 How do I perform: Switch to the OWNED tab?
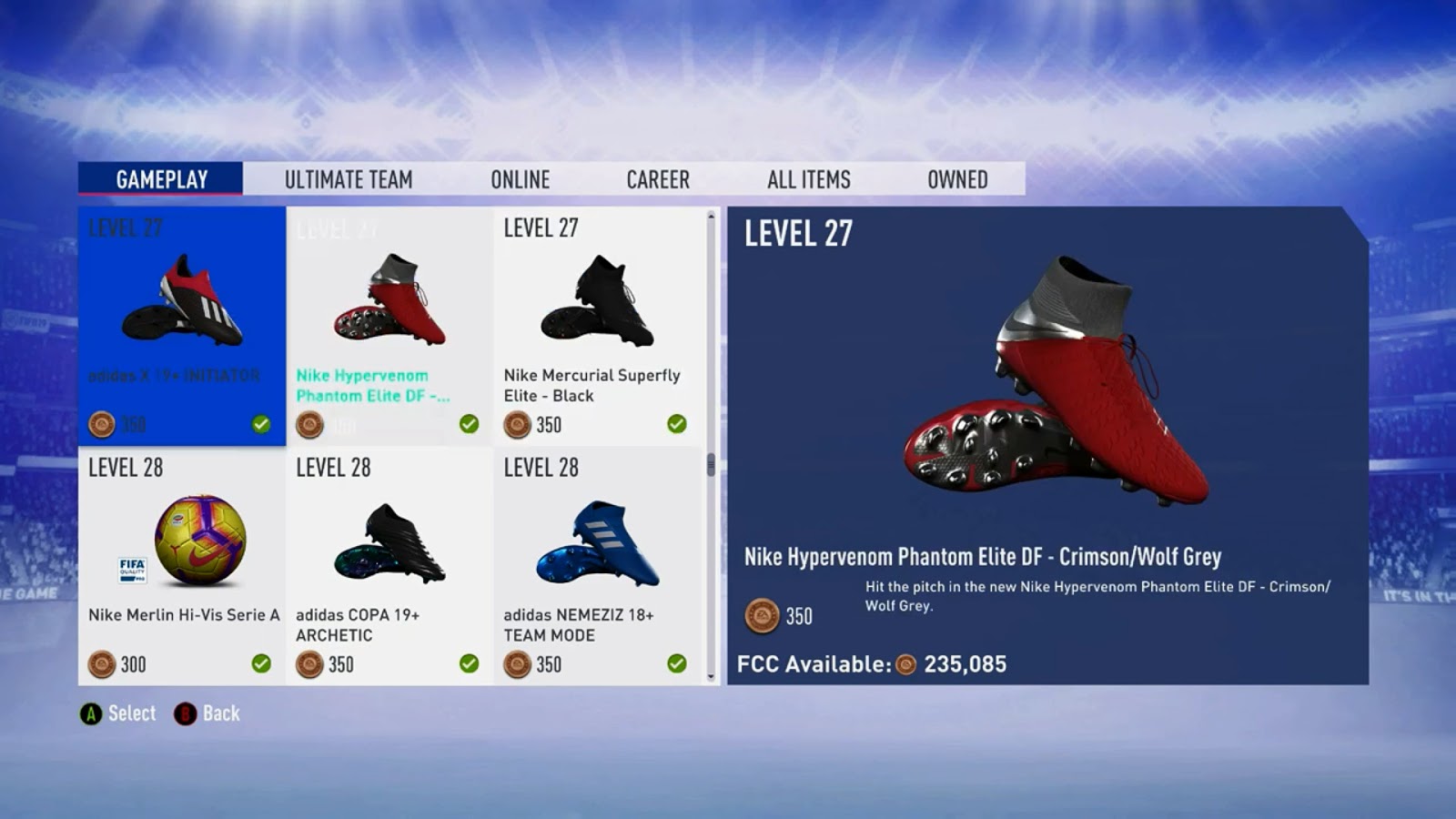click(x=956, y=179)
